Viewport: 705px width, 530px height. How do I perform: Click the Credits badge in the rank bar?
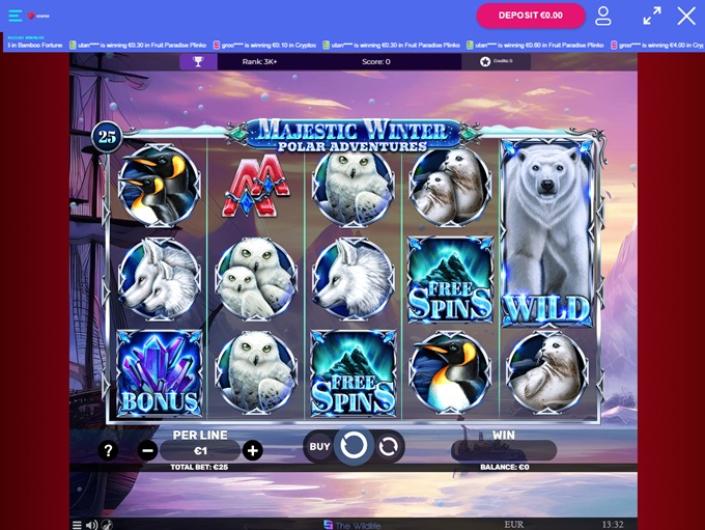496,62
